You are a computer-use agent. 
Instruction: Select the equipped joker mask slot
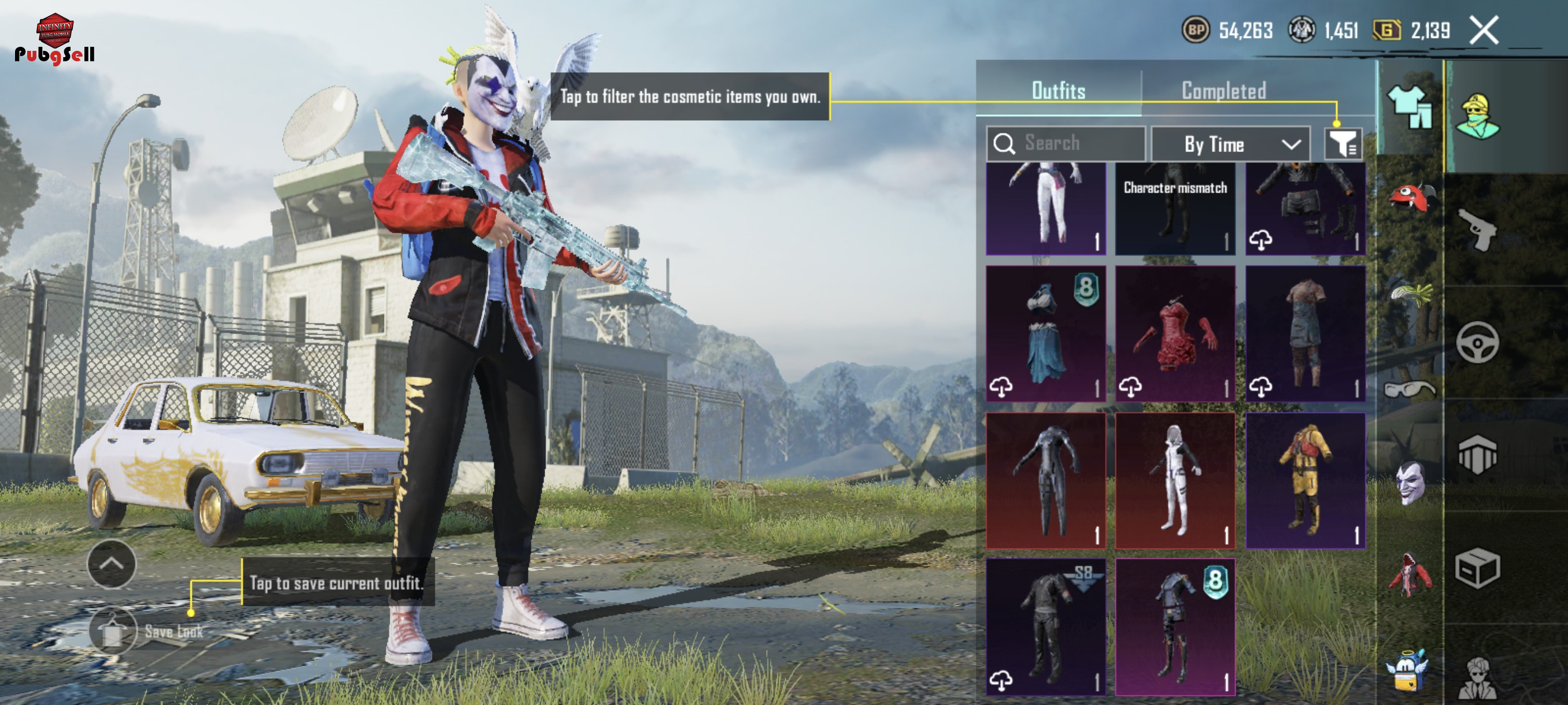[x=1410, y=482]
